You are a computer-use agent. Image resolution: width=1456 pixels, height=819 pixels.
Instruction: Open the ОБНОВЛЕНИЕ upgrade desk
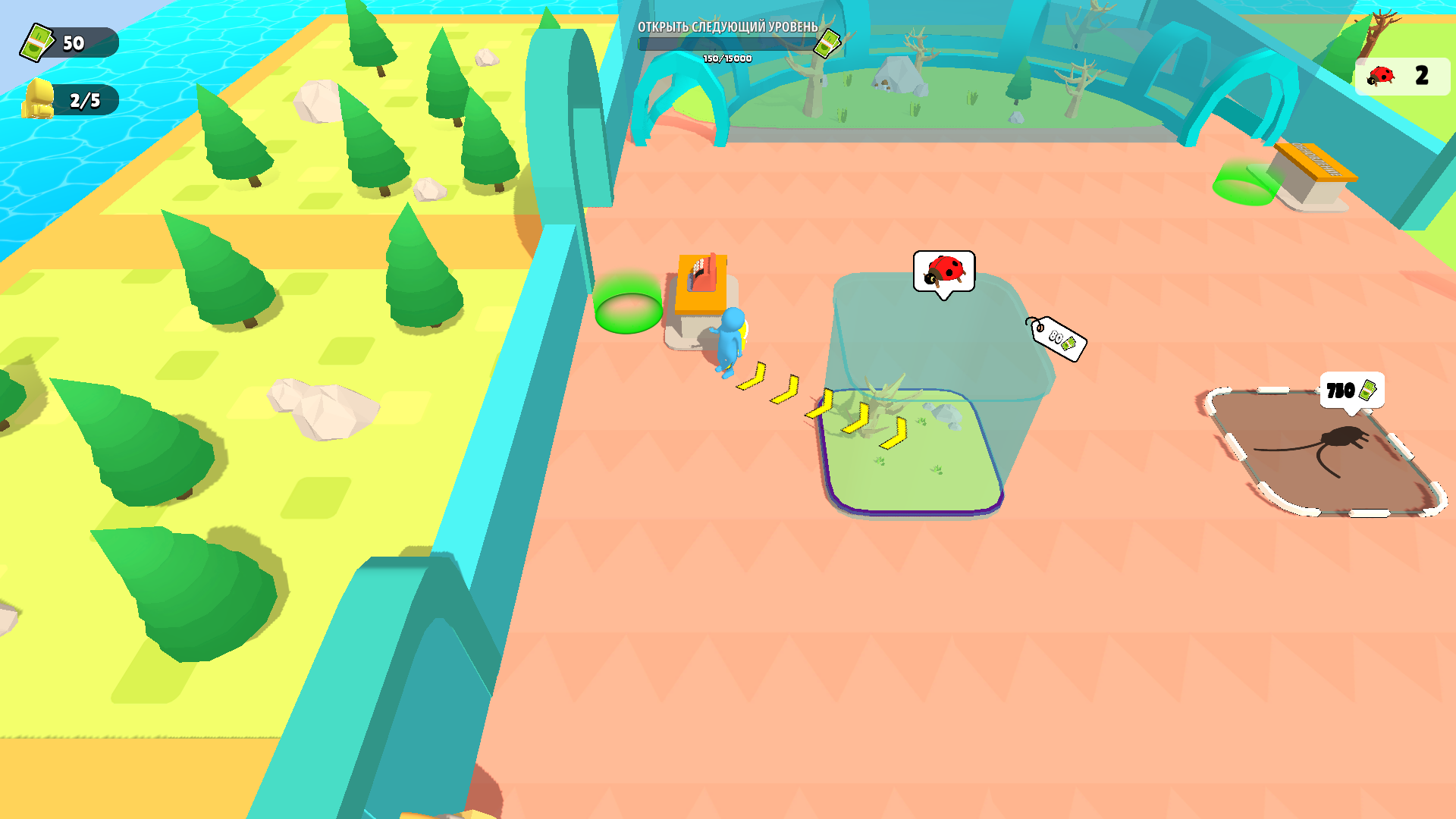pos(1316,159)
